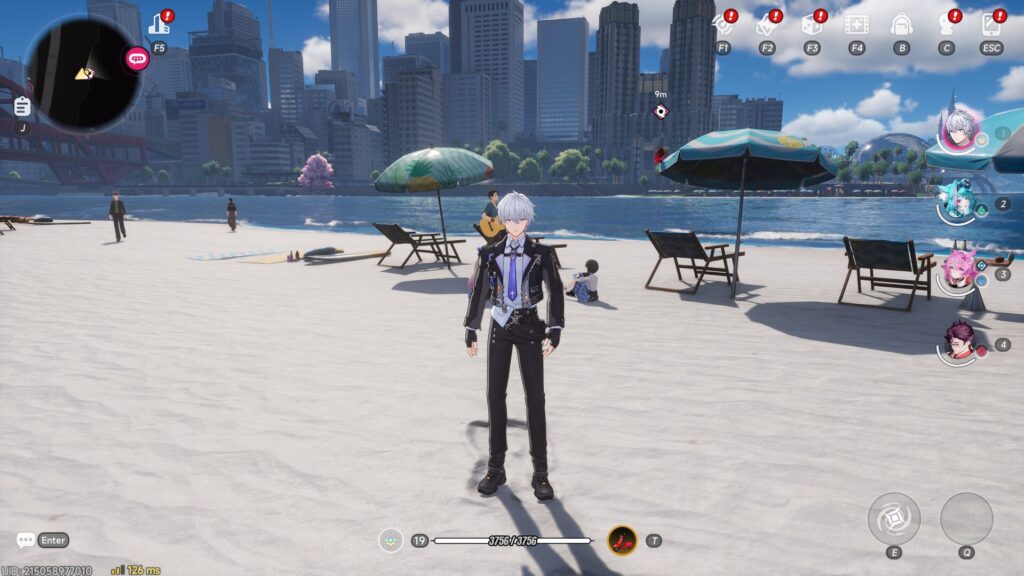
Task: Activate the star skill button
Action: coord(894,519)
